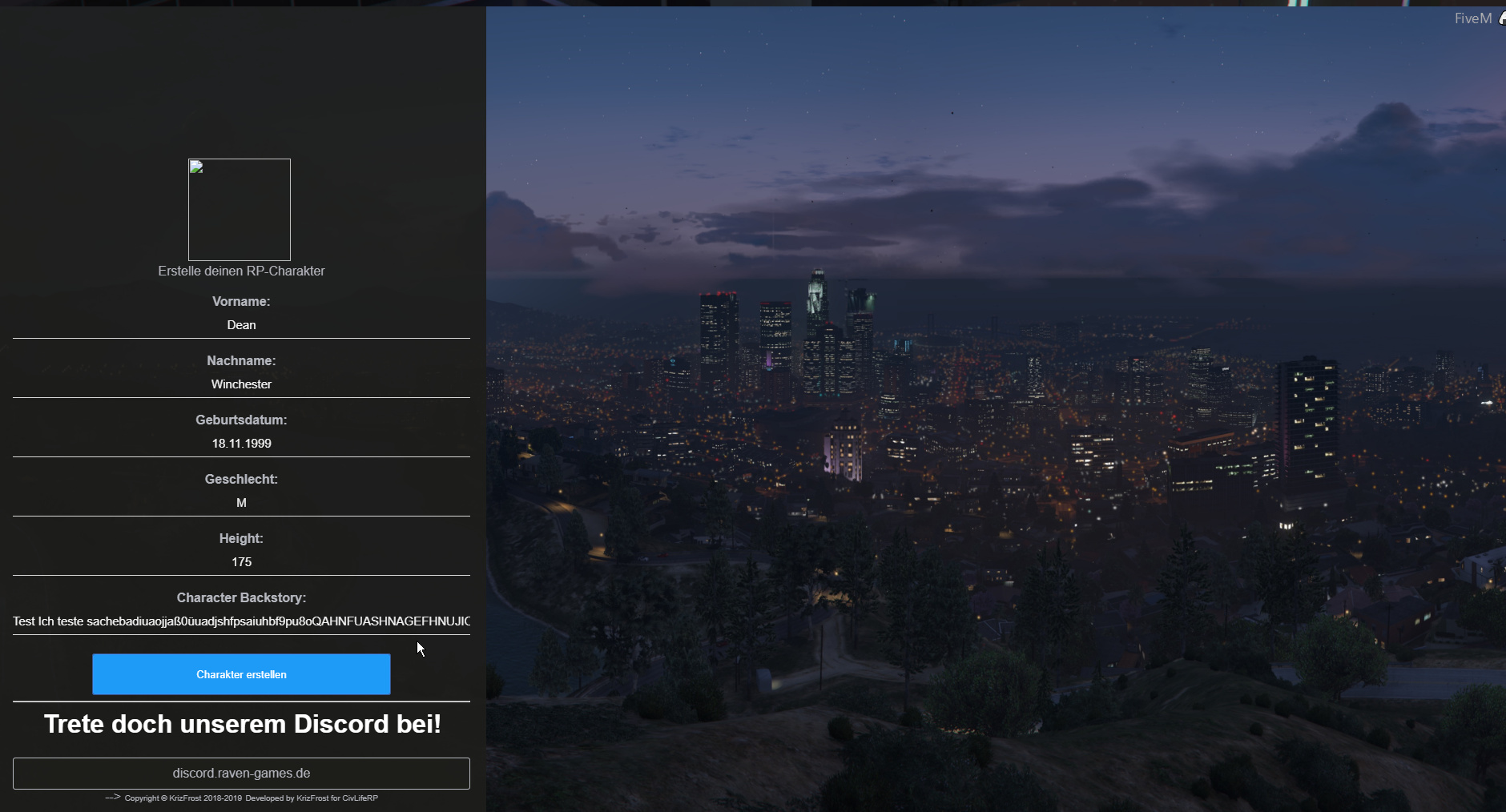This screenshot has width=1506, height=812.
Task: Select the Geschlecht field showing M
Action: (241, 503)
